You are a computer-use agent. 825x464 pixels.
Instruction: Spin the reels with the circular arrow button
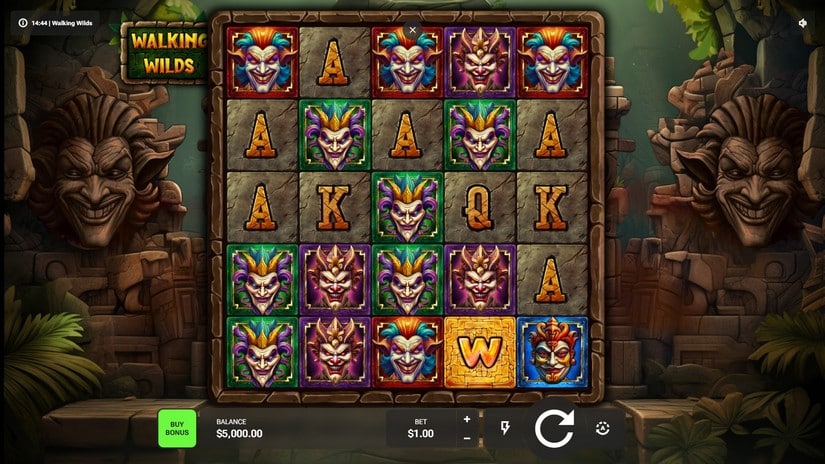click(553, 428)
